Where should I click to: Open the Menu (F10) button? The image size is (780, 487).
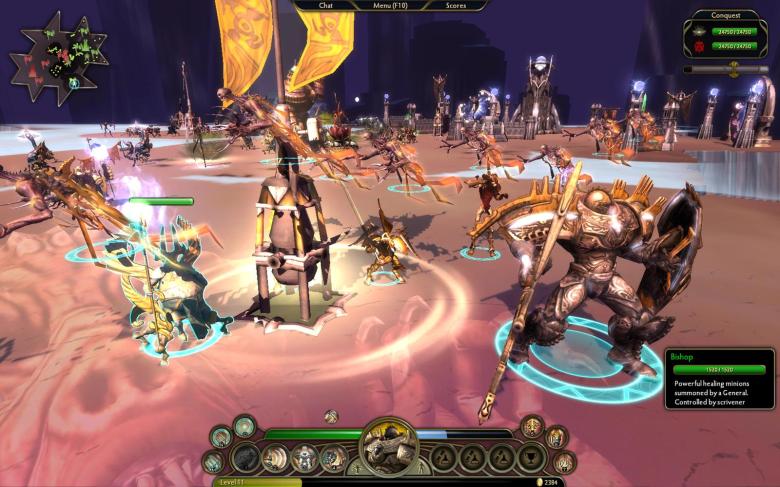pyautogui.click(x=390, y=5)
